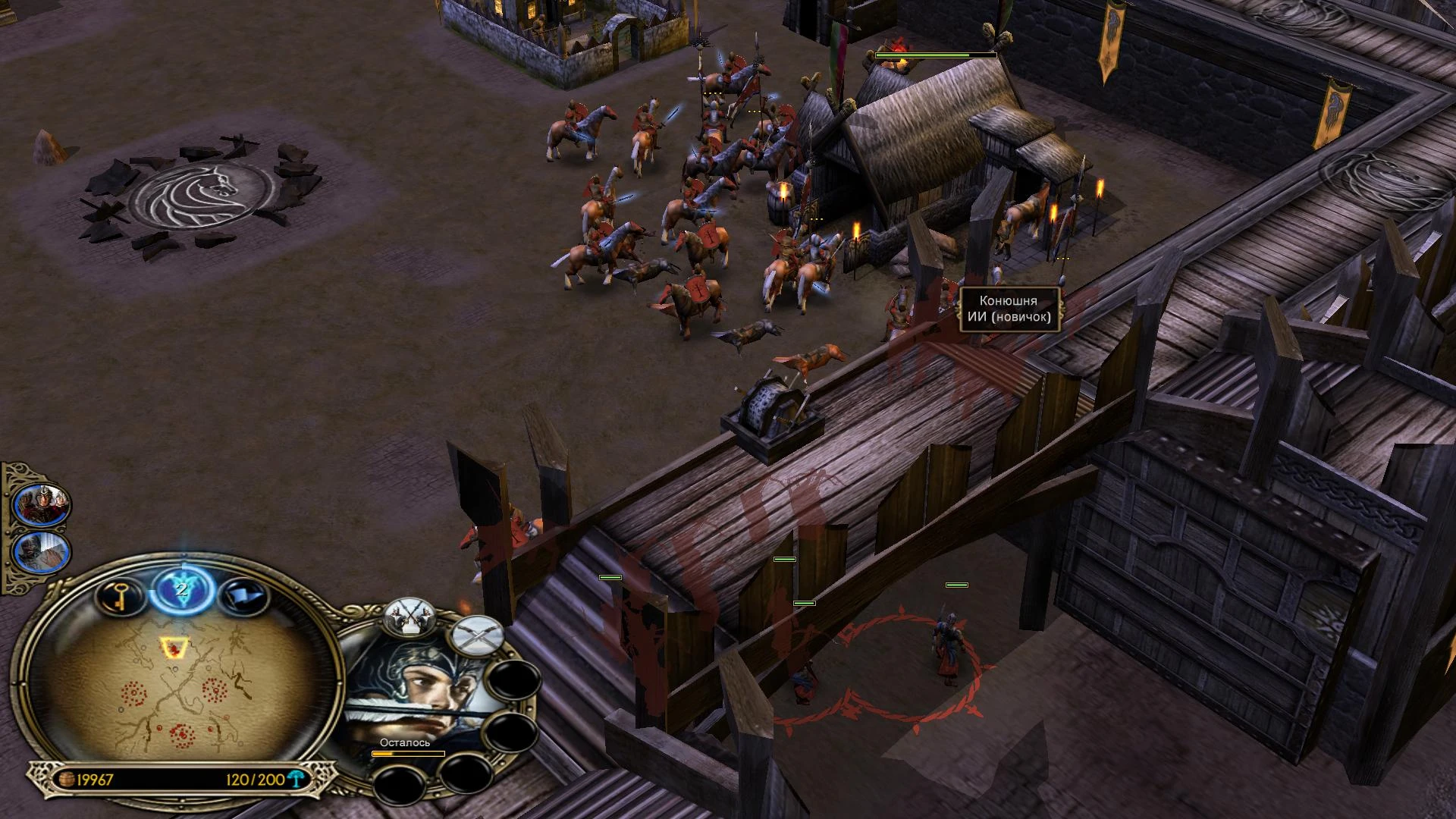Click the grey hand portrait button
This screenshot has height=819, width=1456.
tap(43, 552)
